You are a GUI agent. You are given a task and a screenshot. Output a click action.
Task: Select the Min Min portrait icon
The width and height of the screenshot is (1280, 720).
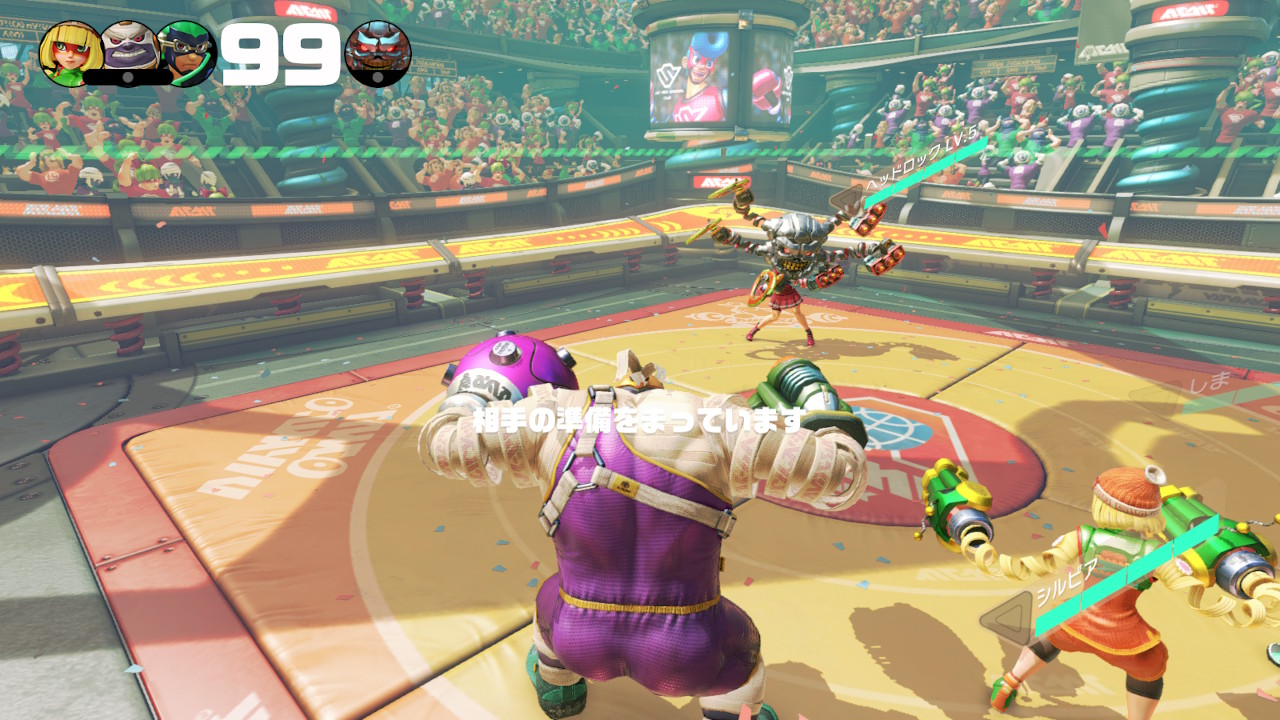click(x=70, y=53)
